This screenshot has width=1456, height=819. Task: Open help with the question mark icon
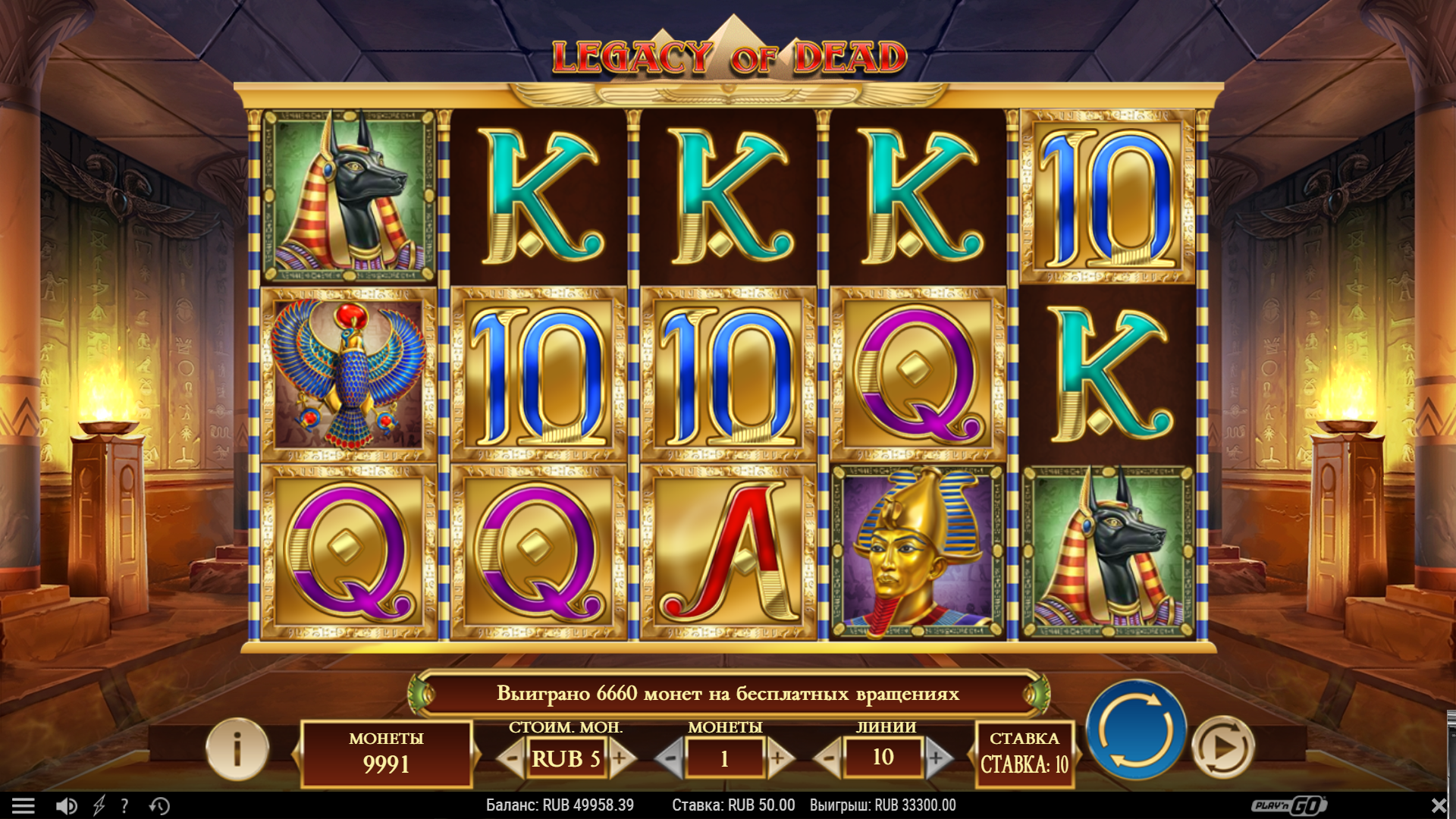point(125,805)
